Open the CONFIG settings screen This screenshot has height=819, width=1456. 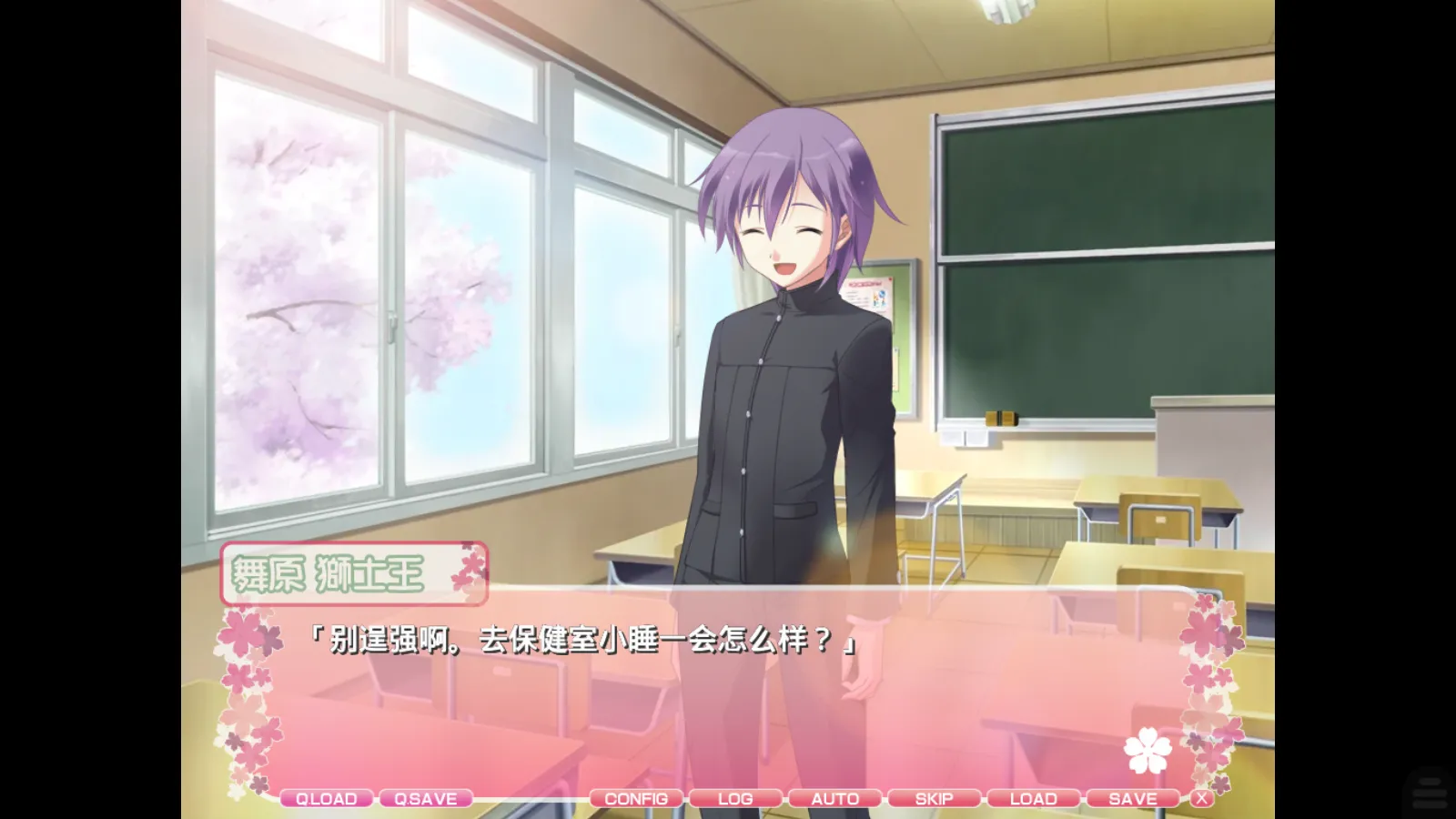pyautogui.click(x=638, y=798)
